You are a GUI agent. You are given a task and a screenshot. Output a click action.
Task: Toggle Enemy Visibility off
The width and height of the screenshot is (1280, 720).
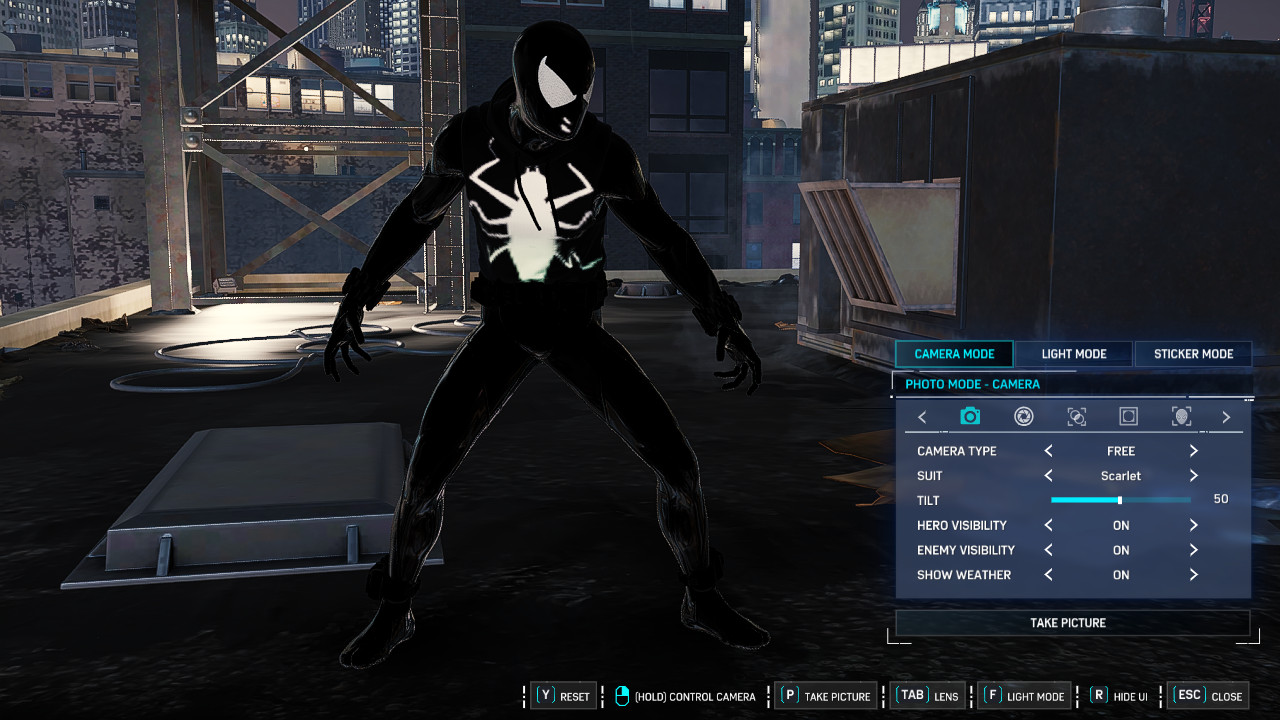[1193, 550]
